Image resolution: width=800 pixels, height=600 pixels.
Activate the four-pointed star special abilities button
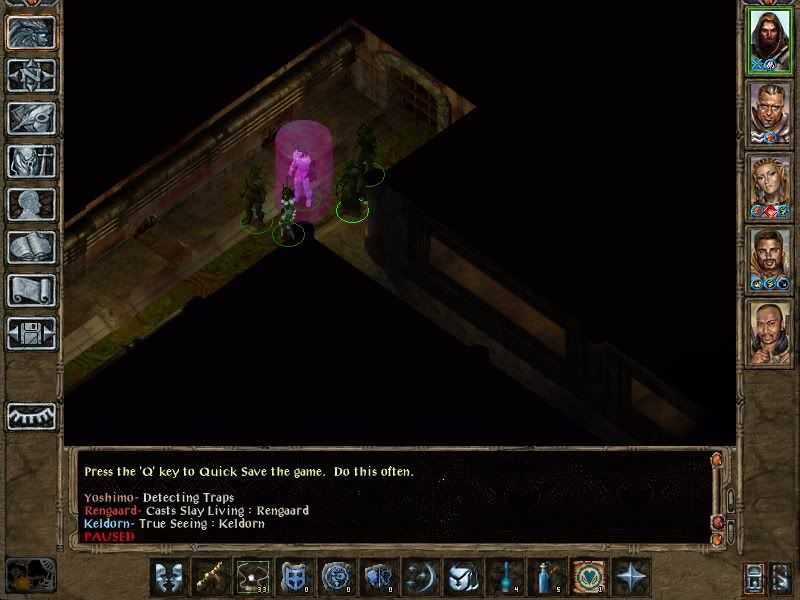pyautogui.click(x=630, y=577)
